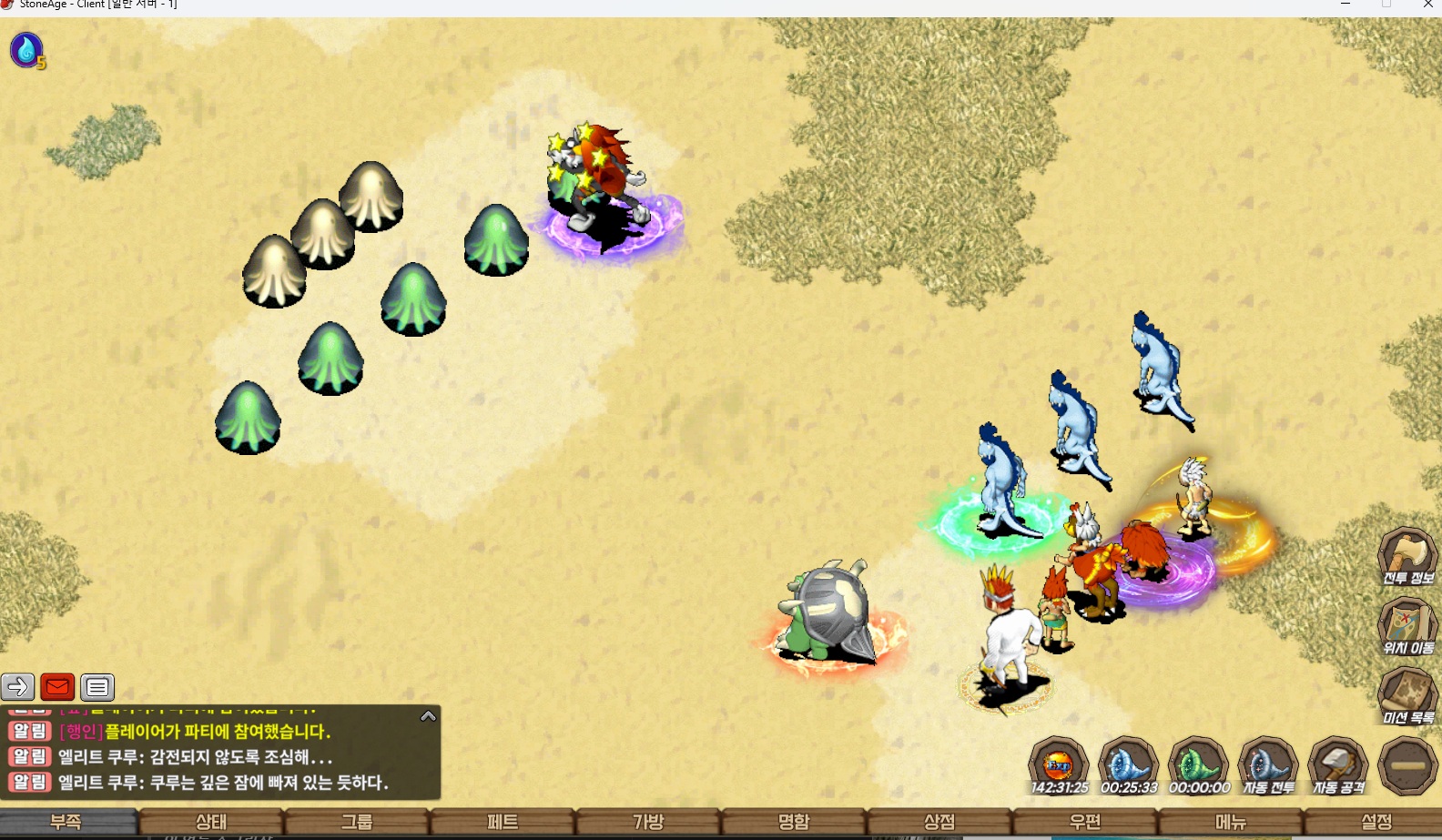This screenshot has height=840, width=1442.
Task: Open the 페트 (Pet) menu
Action: pyautogui.click(x=503, y=822)
